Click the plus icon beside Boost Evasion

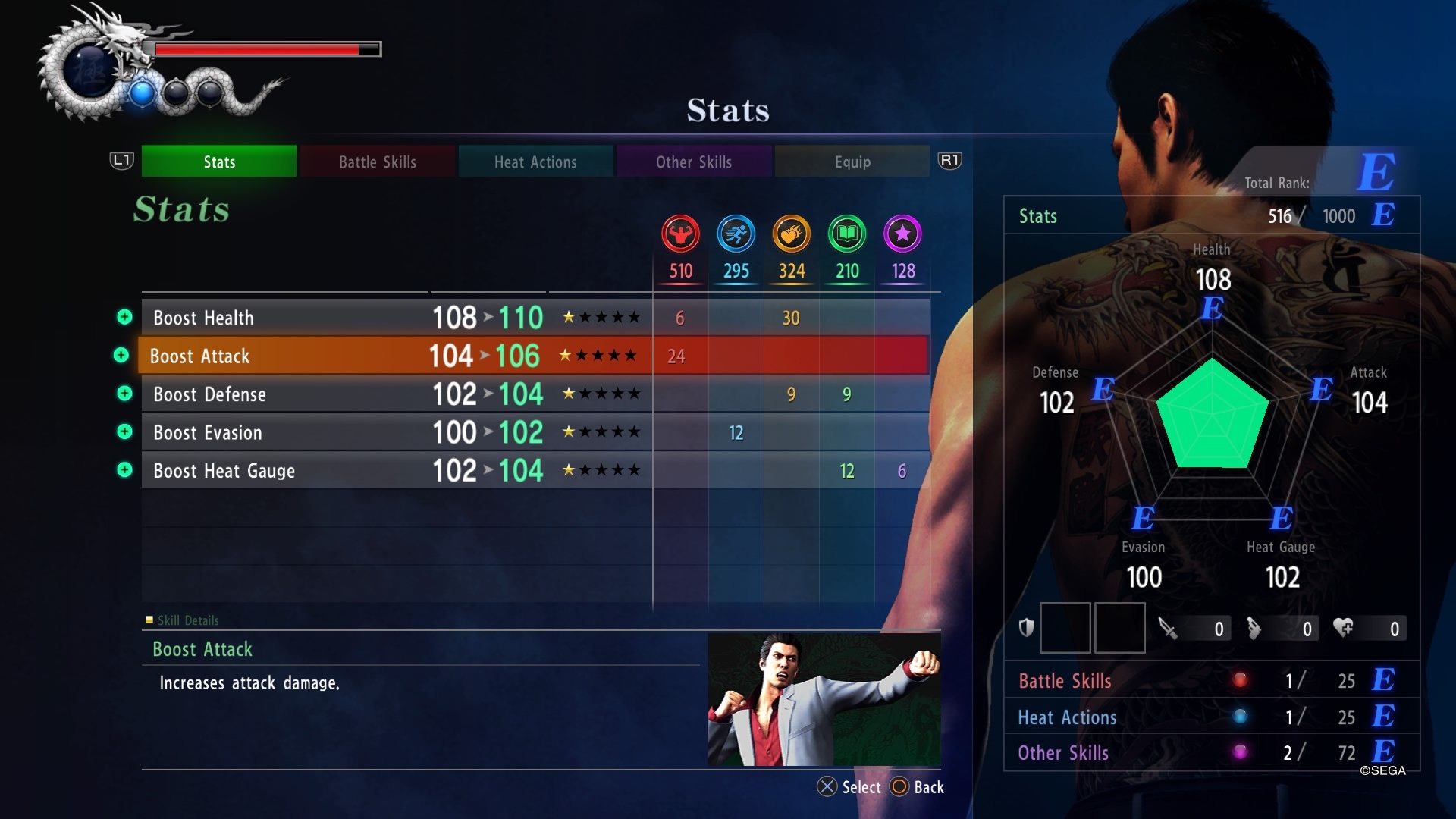coord(124,432)
